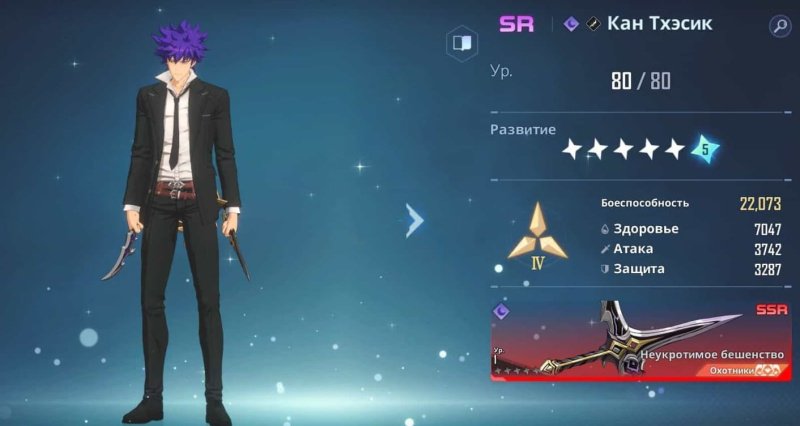Select the advancement star marked 5

coord(705,149)
